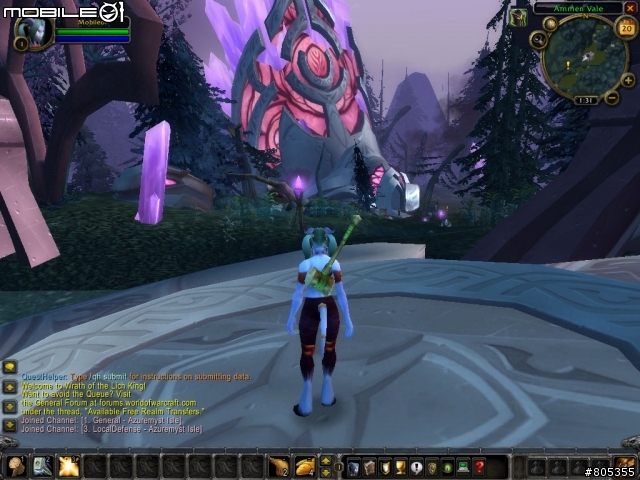The width and height of the screenshot is (640, 480).
Task: Jump chat log to the bottom
Action: pyautogui.click(x=10, y=424)
